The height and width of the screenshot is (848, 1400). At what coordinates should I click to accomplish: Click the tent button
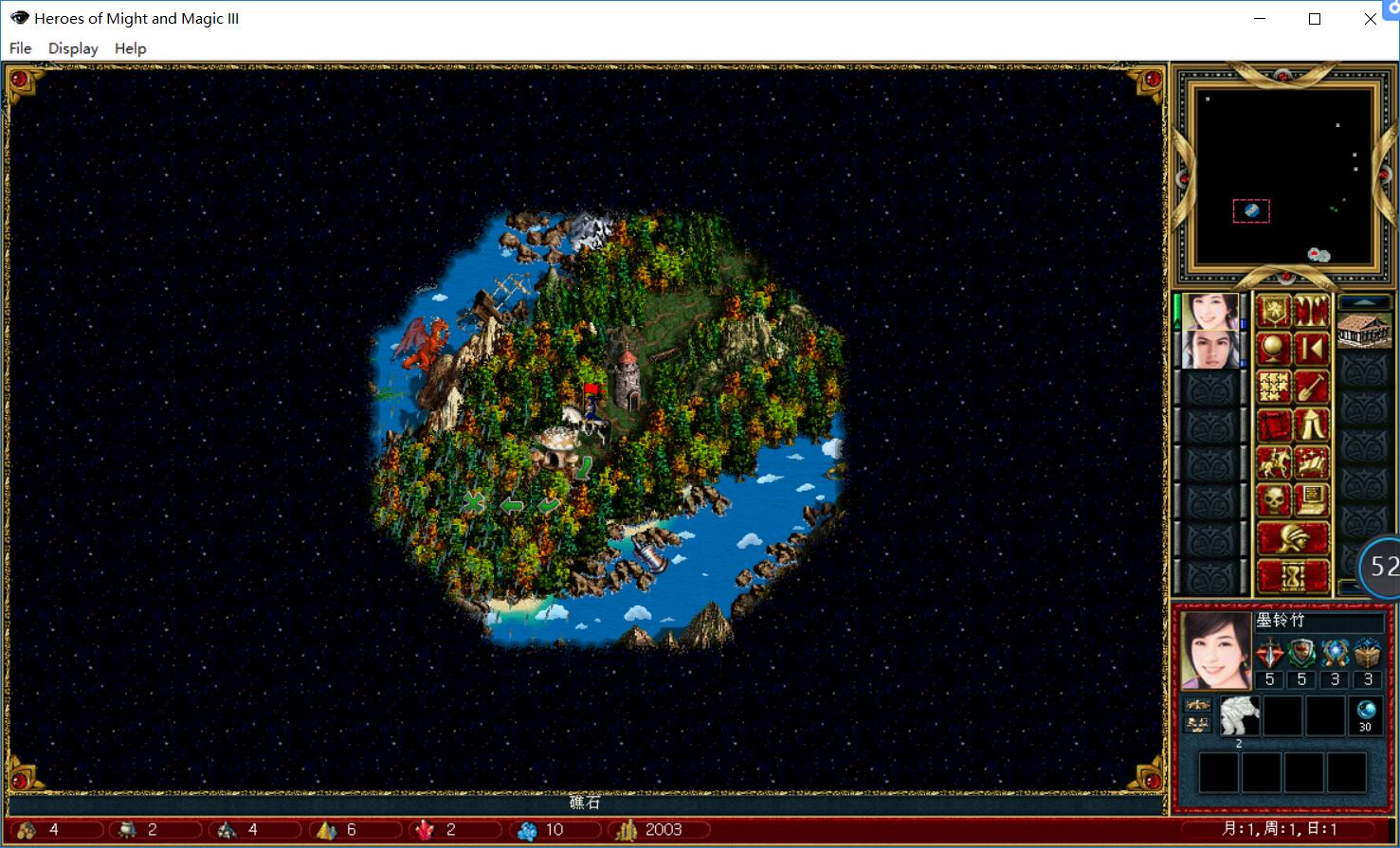click(1312, 424)
